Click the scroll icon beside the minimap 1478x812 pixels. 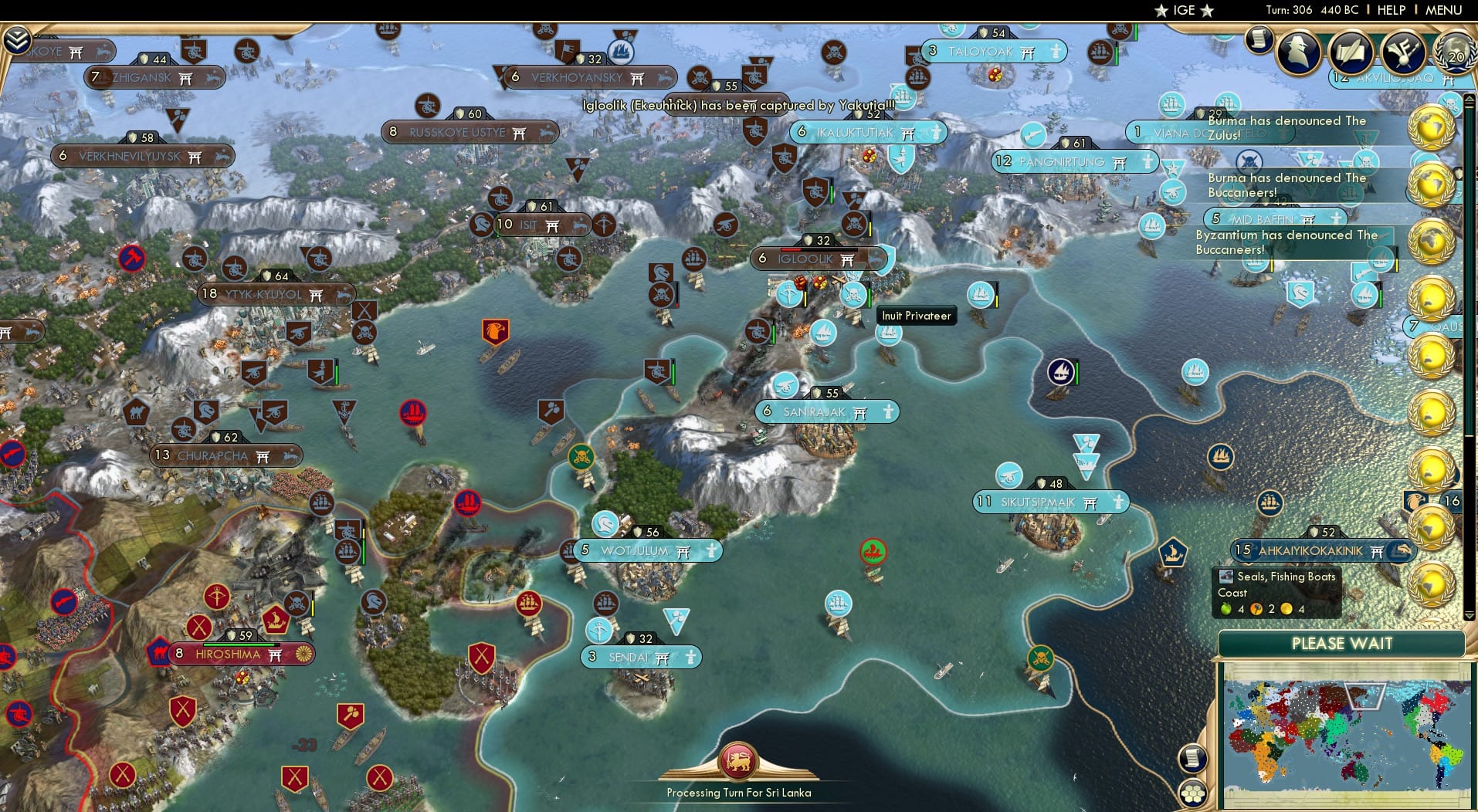pyautogui.click(x=1192, y=756)
